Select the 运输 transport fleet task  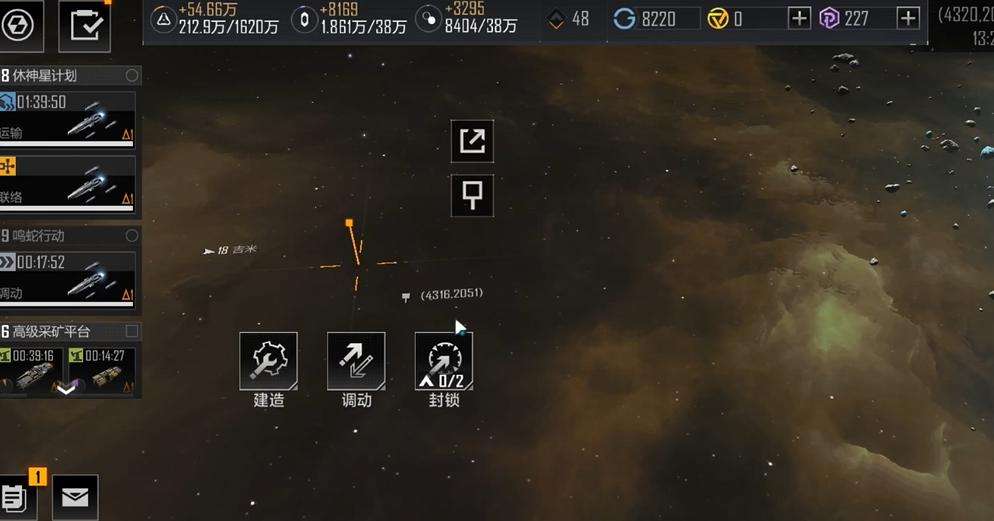click(68, 118)
